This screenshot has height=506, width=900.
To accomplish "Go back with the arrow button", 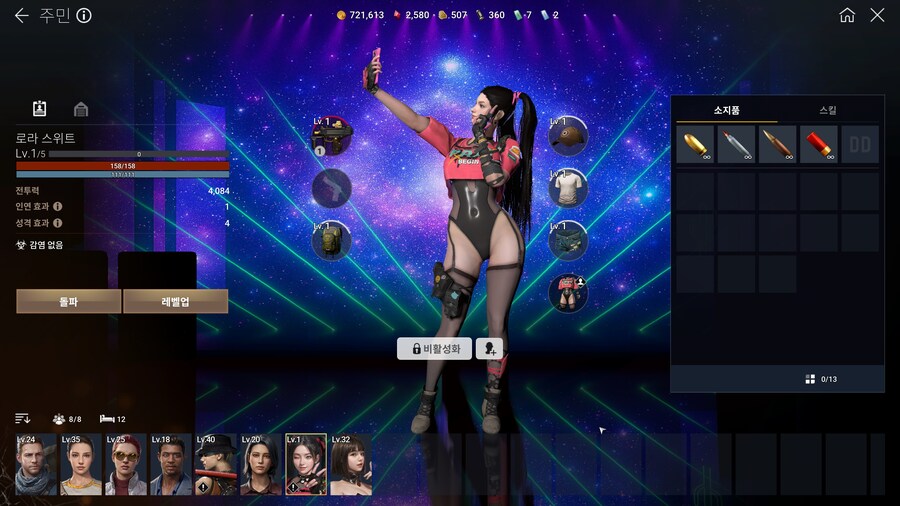I will tap(21, 15).
